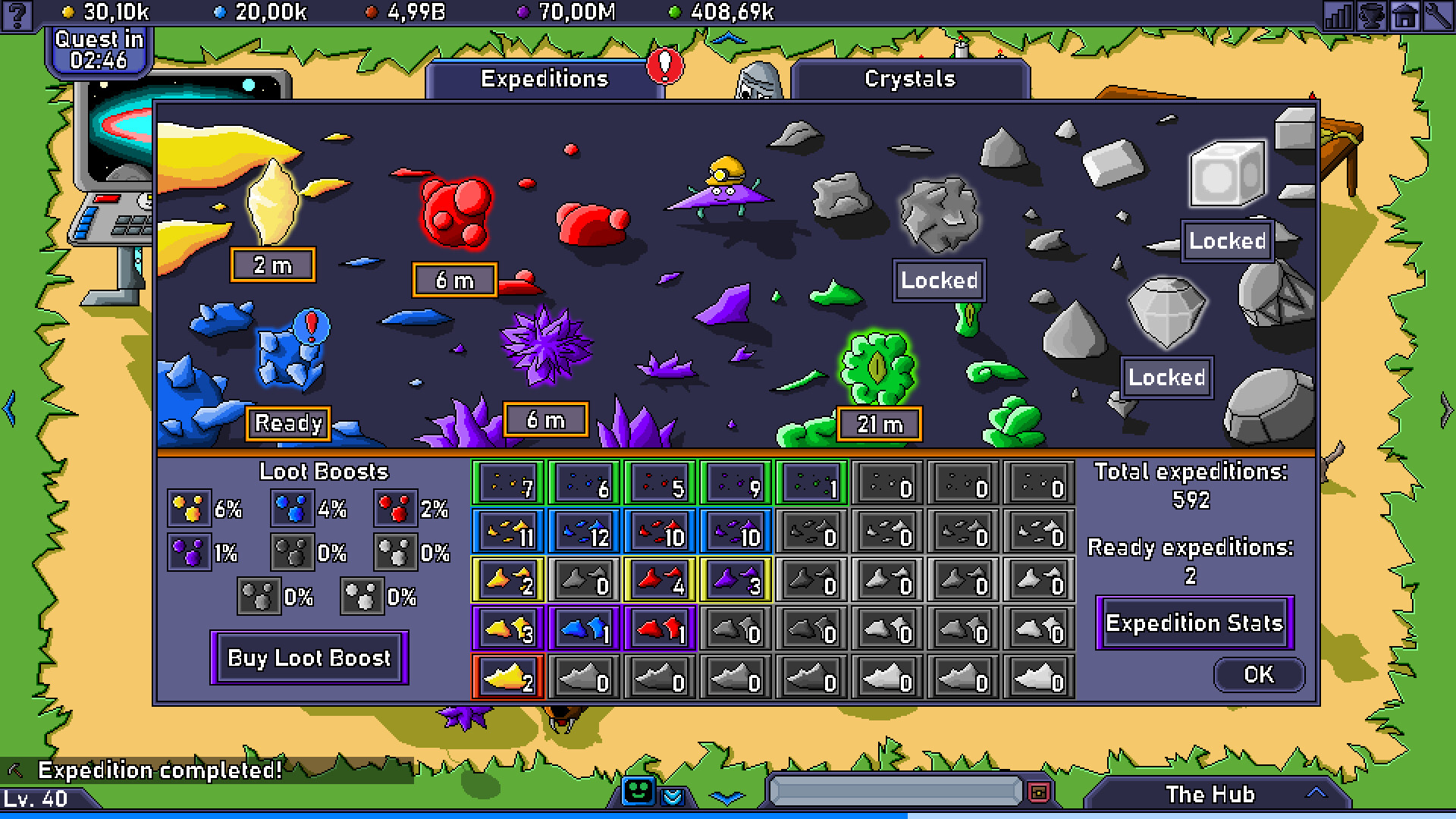Select the yellow 6% loot boost
The height and width of the screenshot is (819, 1456).
(x=188, y=510)
